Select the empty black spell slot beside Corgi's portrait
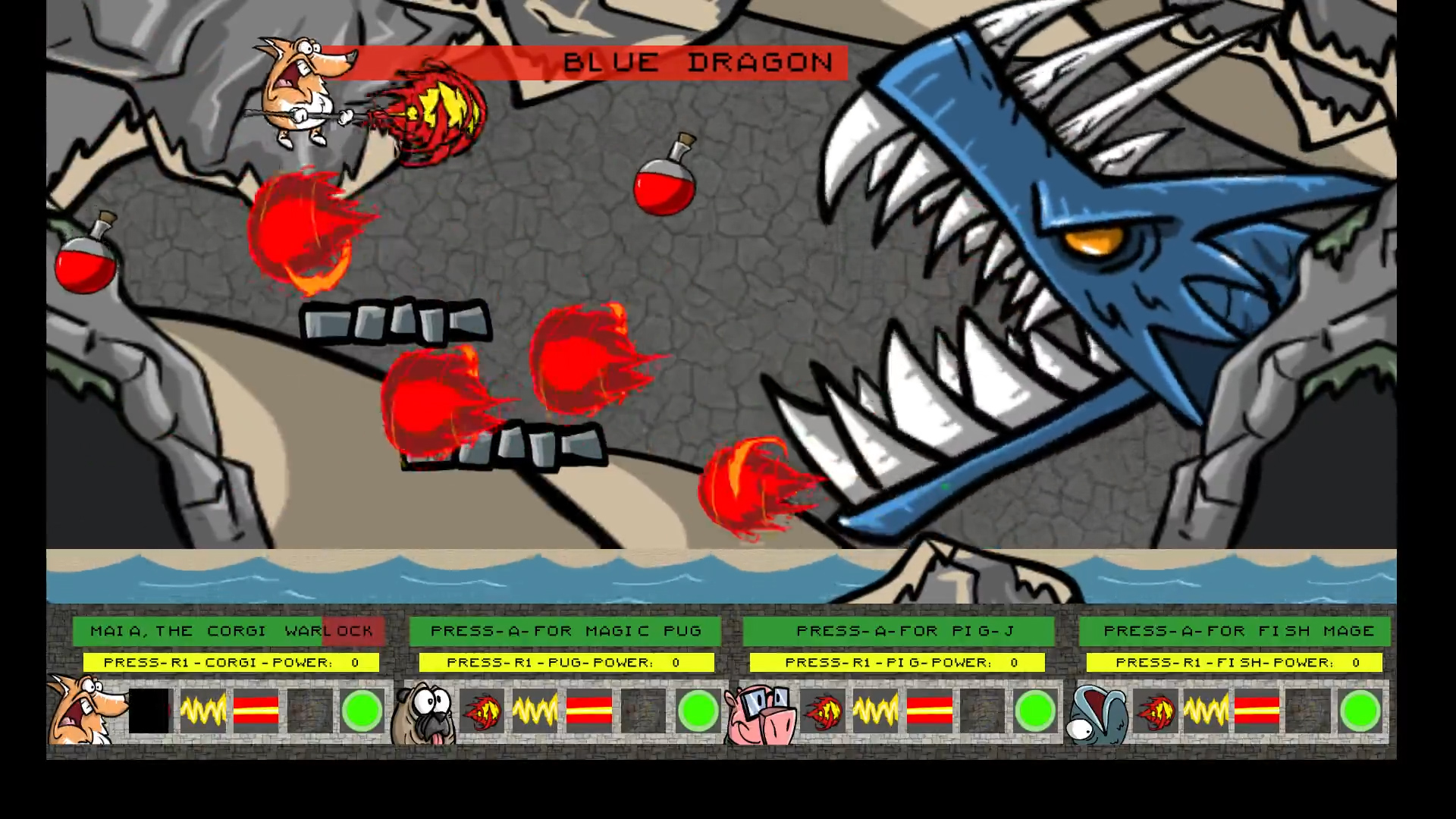The image size is (1456, 819). click(x=149, y=711)
